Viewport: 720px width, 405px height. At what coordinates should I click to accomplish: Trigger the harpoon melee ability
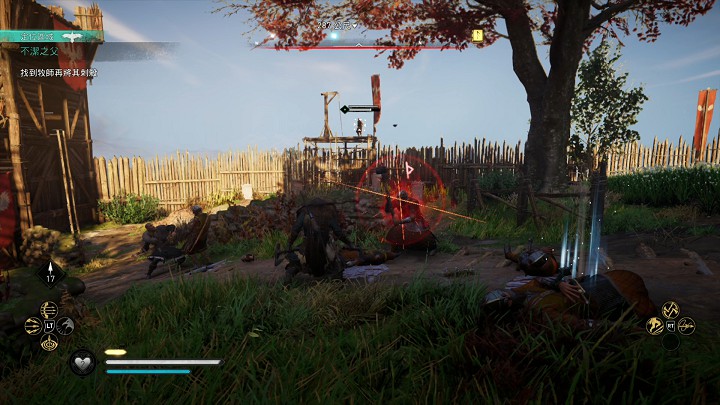686,325
